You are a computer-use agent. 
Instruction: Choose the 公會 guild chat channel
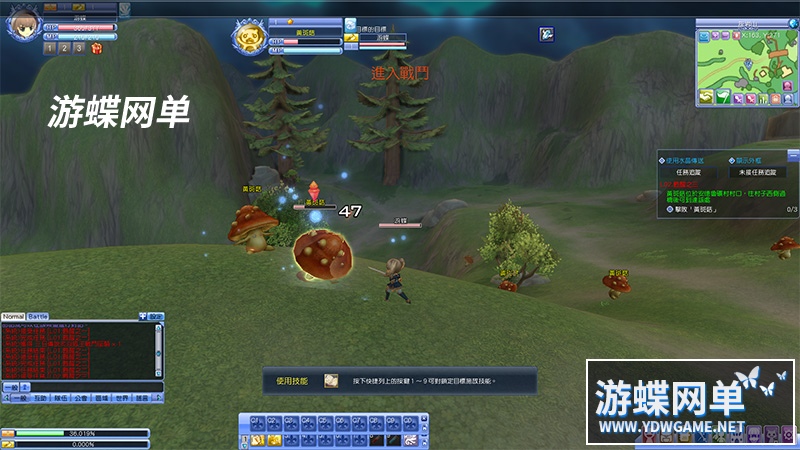pos(80,397)
